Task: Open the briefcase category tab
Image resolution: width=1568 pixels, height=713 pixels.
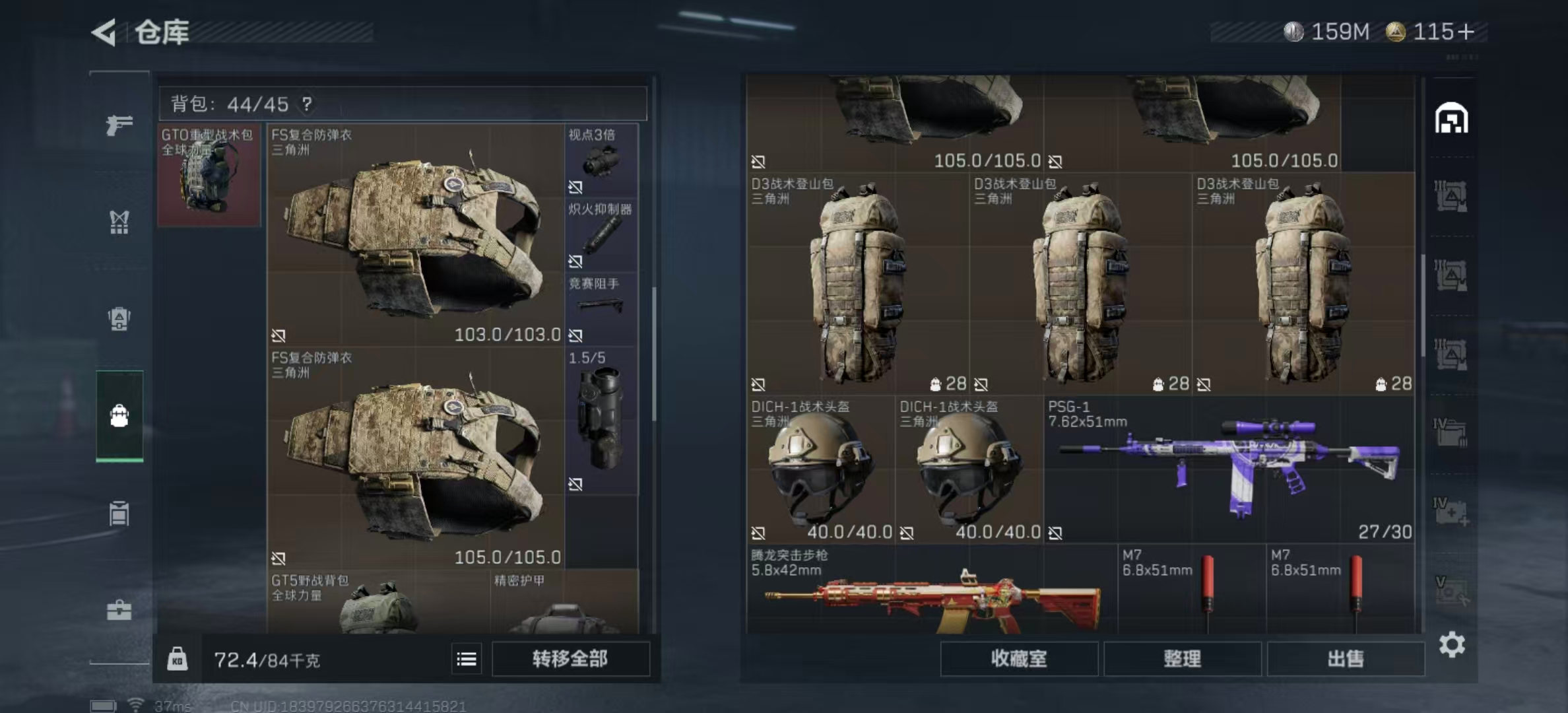Action: [119, 610]
